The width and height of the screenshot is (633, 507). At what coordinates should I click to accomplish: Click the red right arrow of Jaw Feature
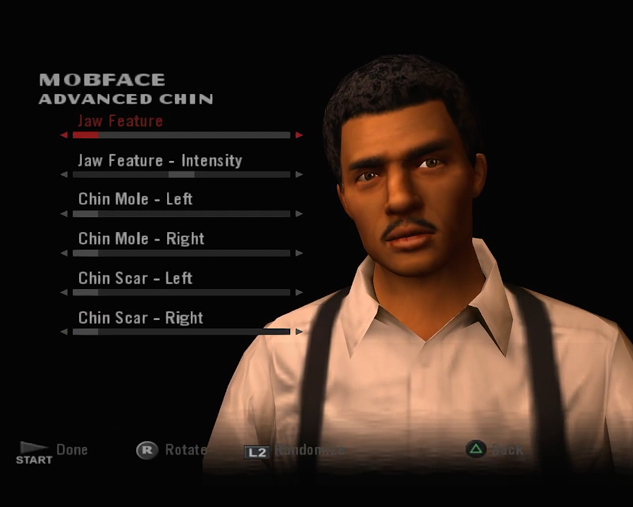(299, 135)
